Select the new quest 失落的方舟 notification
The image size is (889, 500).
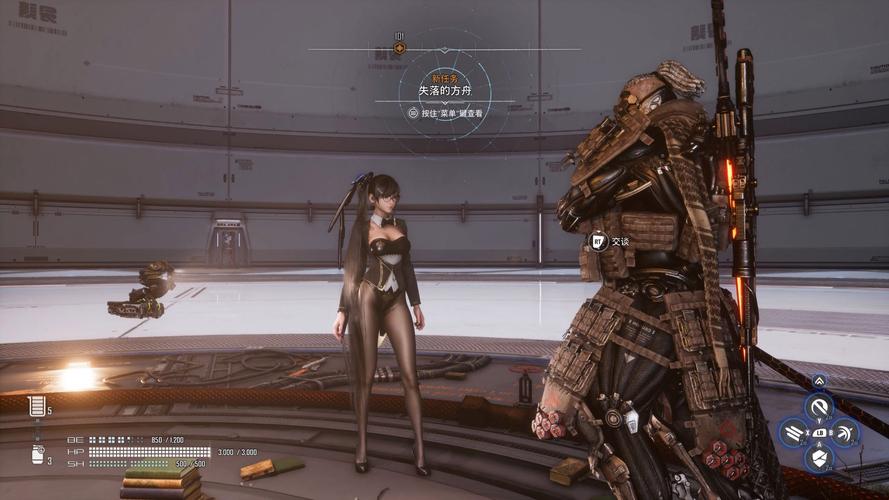coord(443,90)
